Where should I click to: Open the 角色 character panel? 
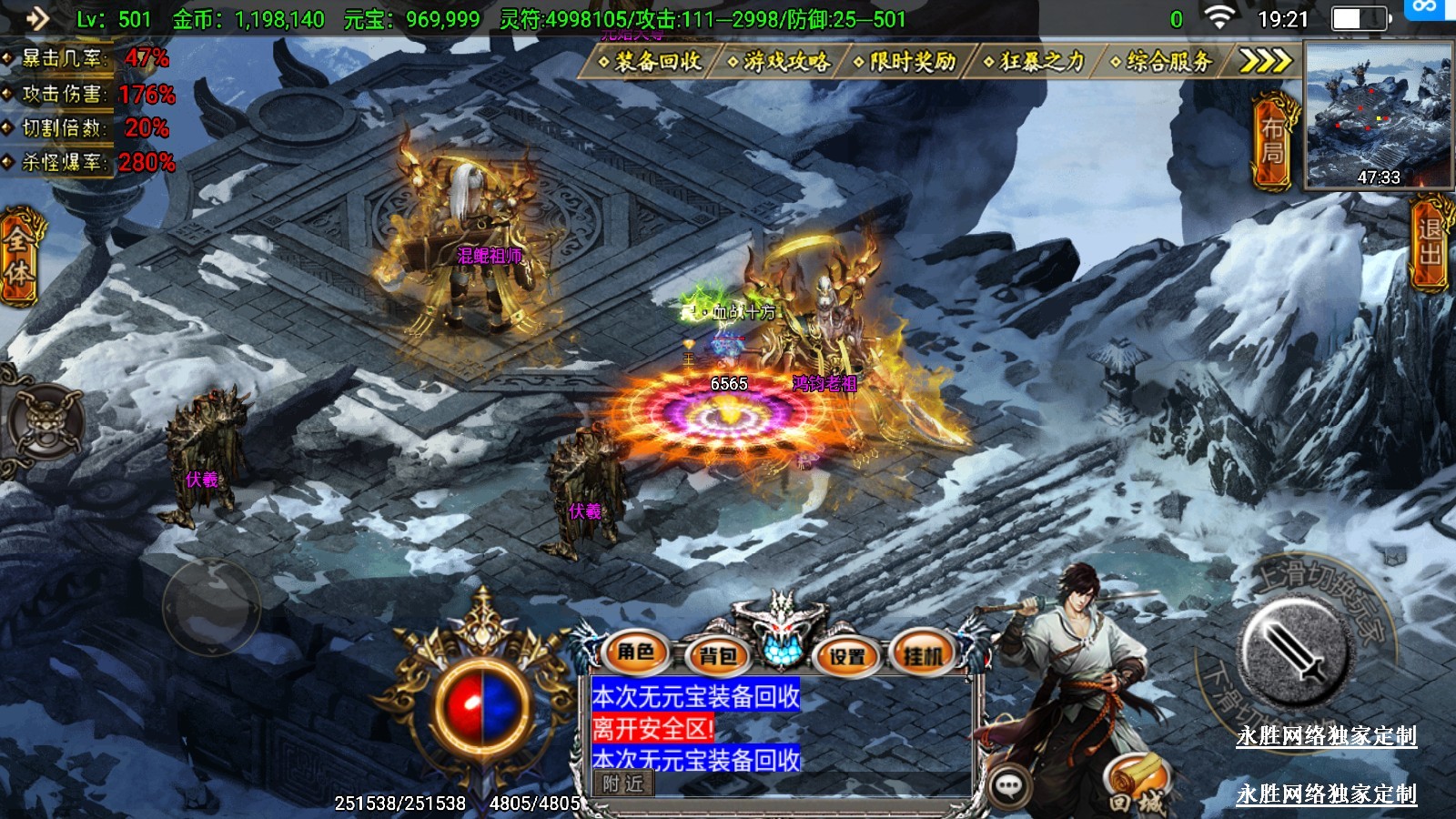pos(636,652)
